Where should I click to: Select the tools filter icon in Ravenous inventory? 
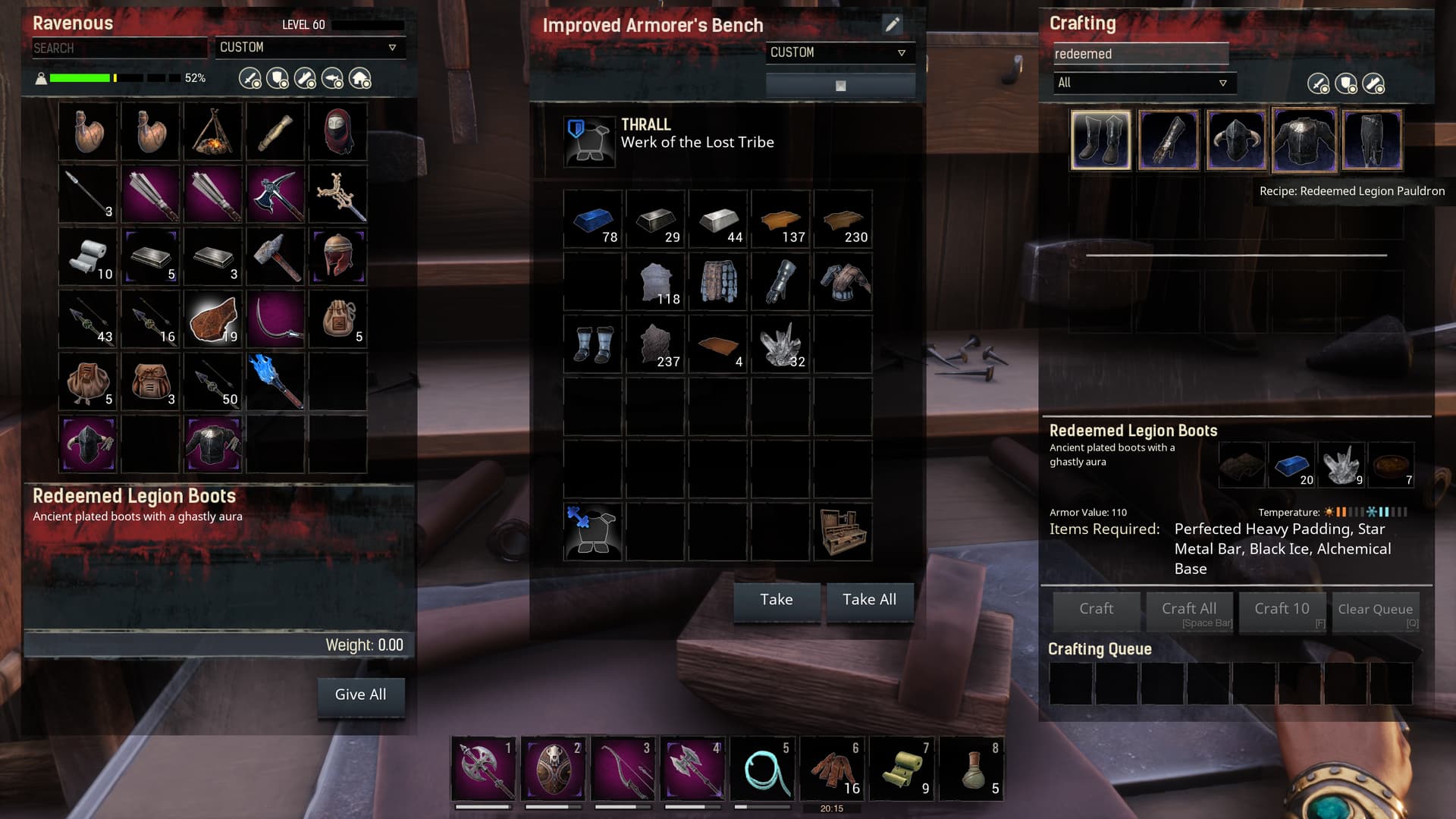coord(306,79)
